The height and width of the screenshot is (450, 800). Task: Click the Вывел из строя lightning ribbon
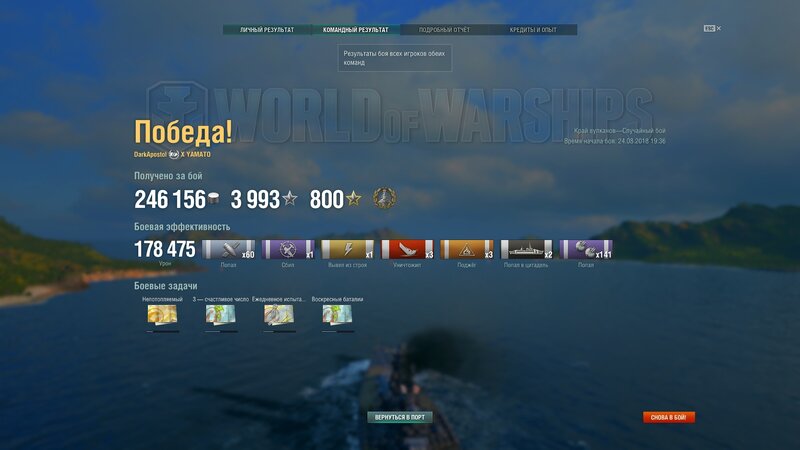pos(347,250)
